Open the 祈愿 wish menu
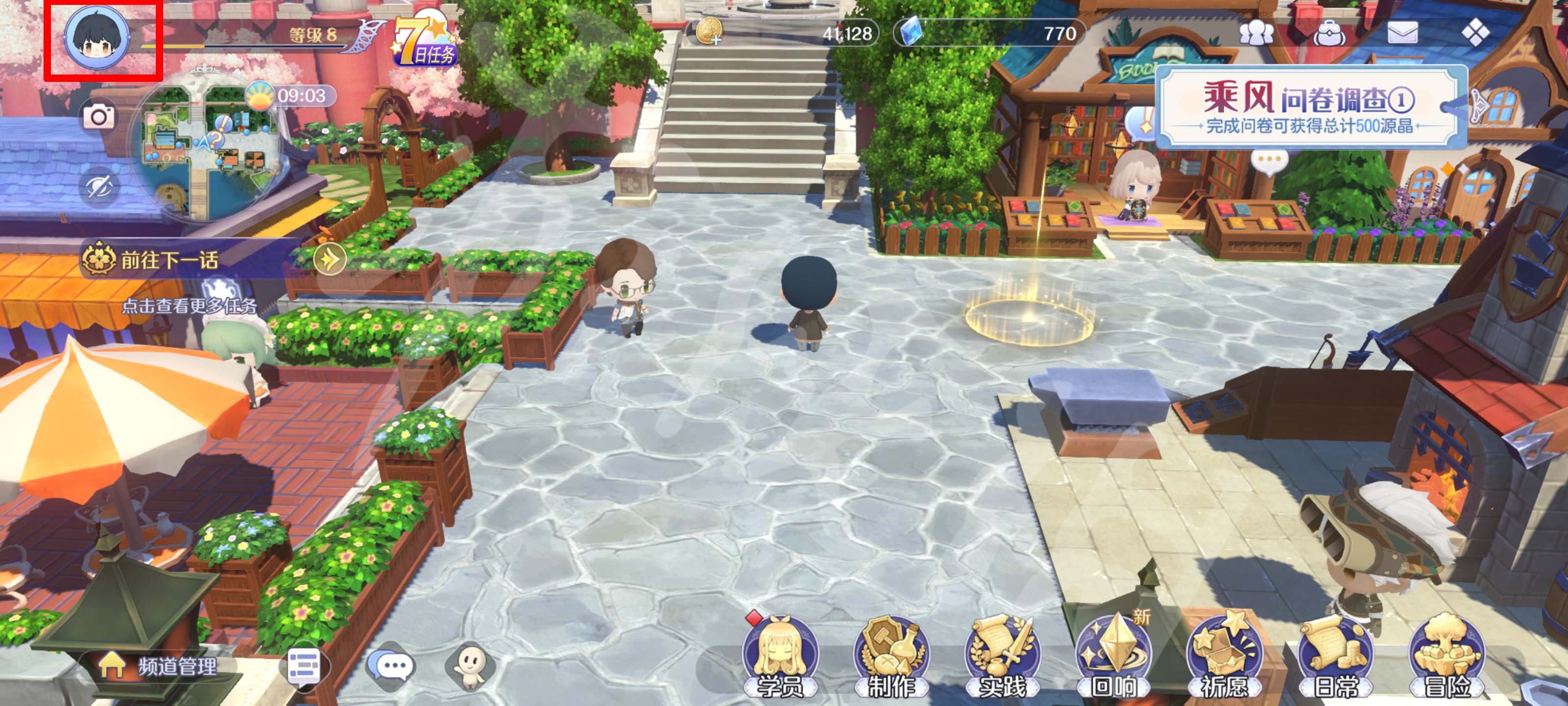Viewport: 1568px width, 706px height. click(x=1224, y=658)
